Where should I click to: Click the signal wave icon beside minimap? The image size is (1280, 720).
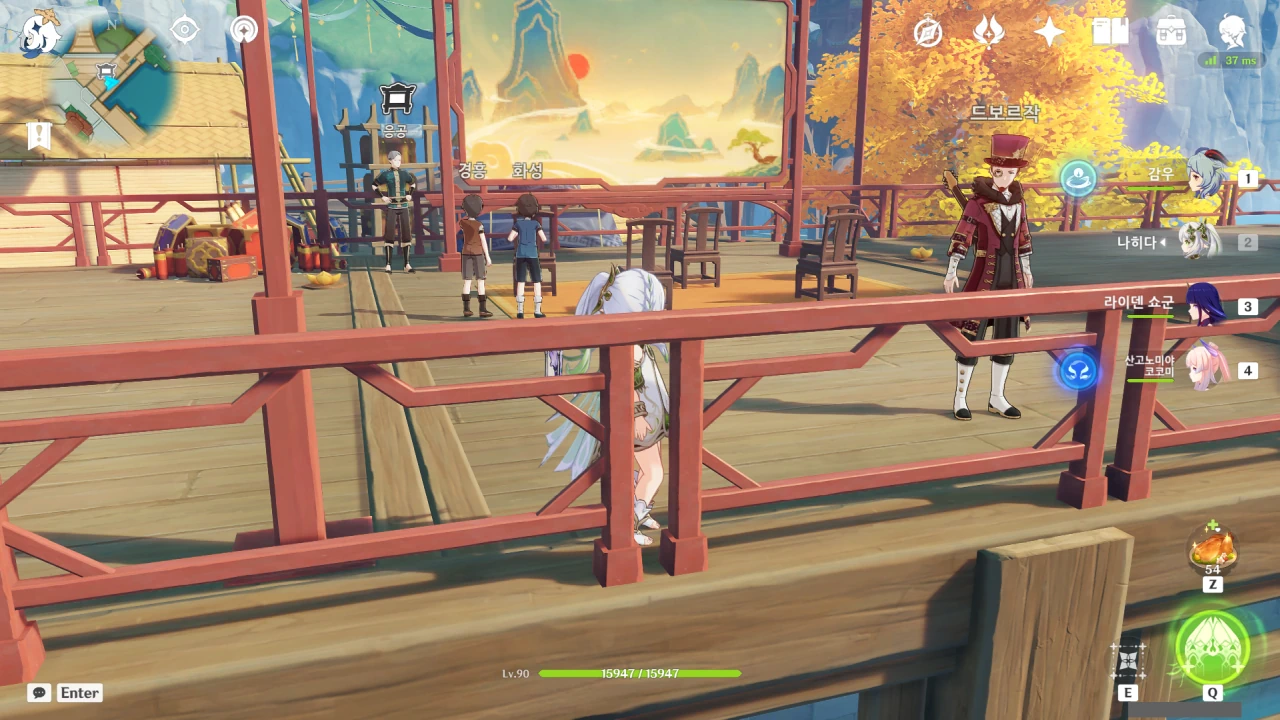point(243,30)
